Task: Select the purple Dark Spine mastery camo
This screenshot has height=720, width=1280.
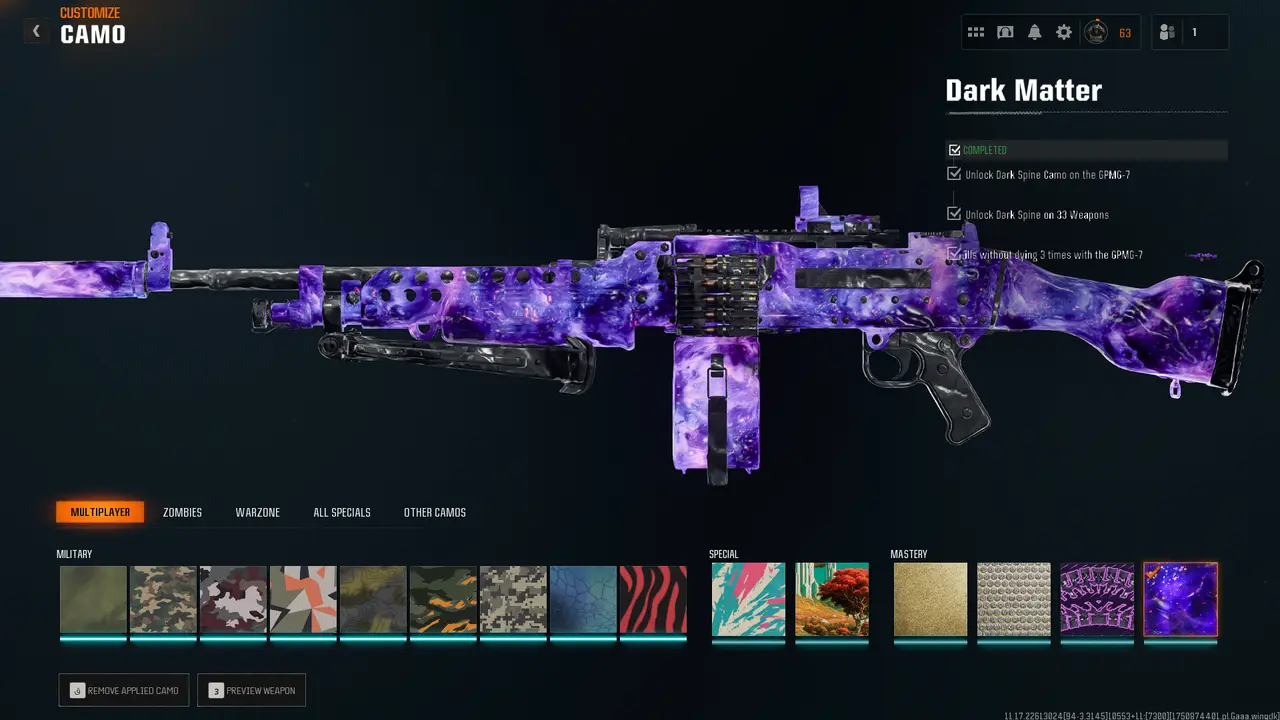Action: coord(1097,600)
